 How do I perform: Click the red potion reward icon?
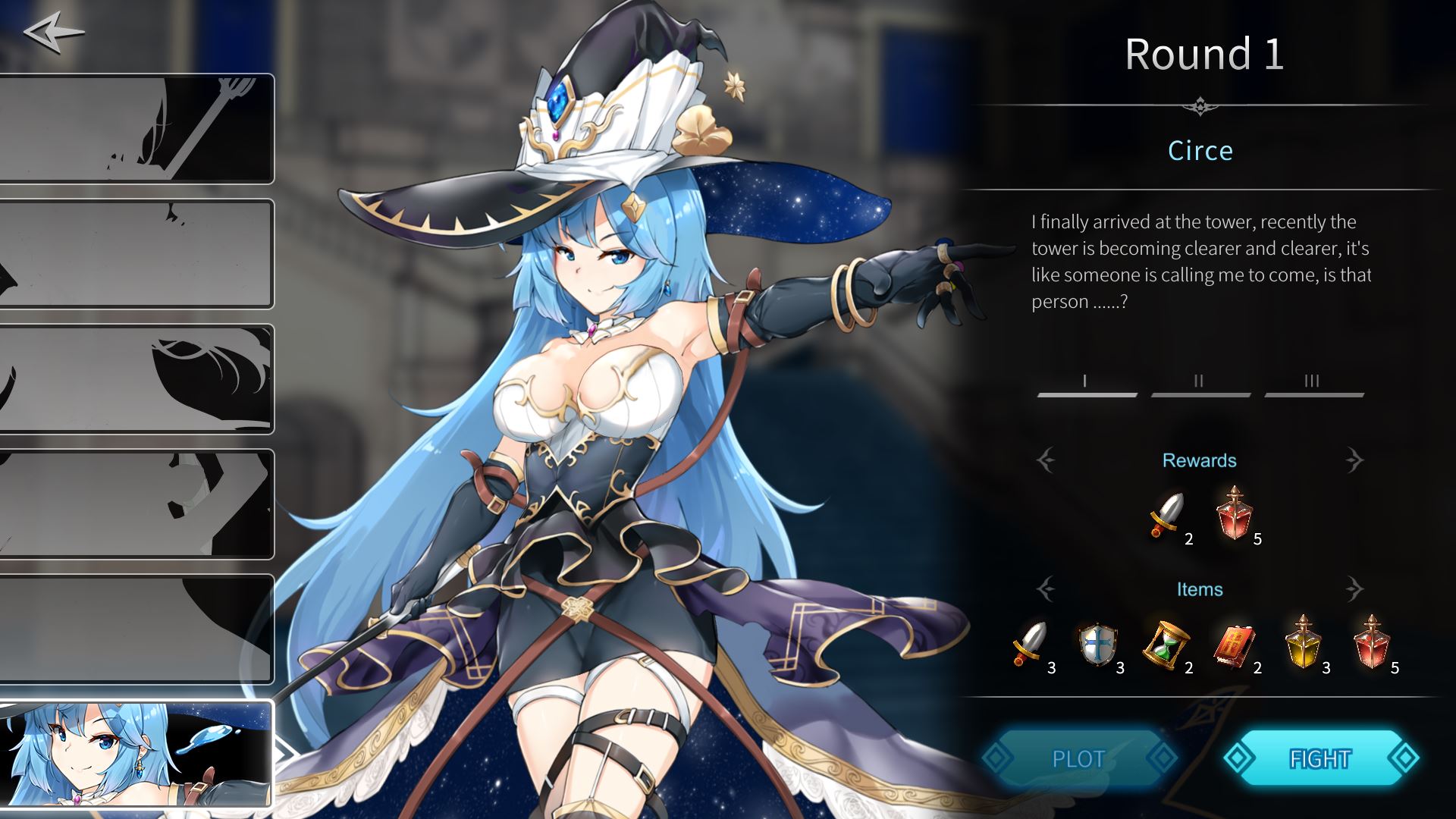(x=1235, y=514)
